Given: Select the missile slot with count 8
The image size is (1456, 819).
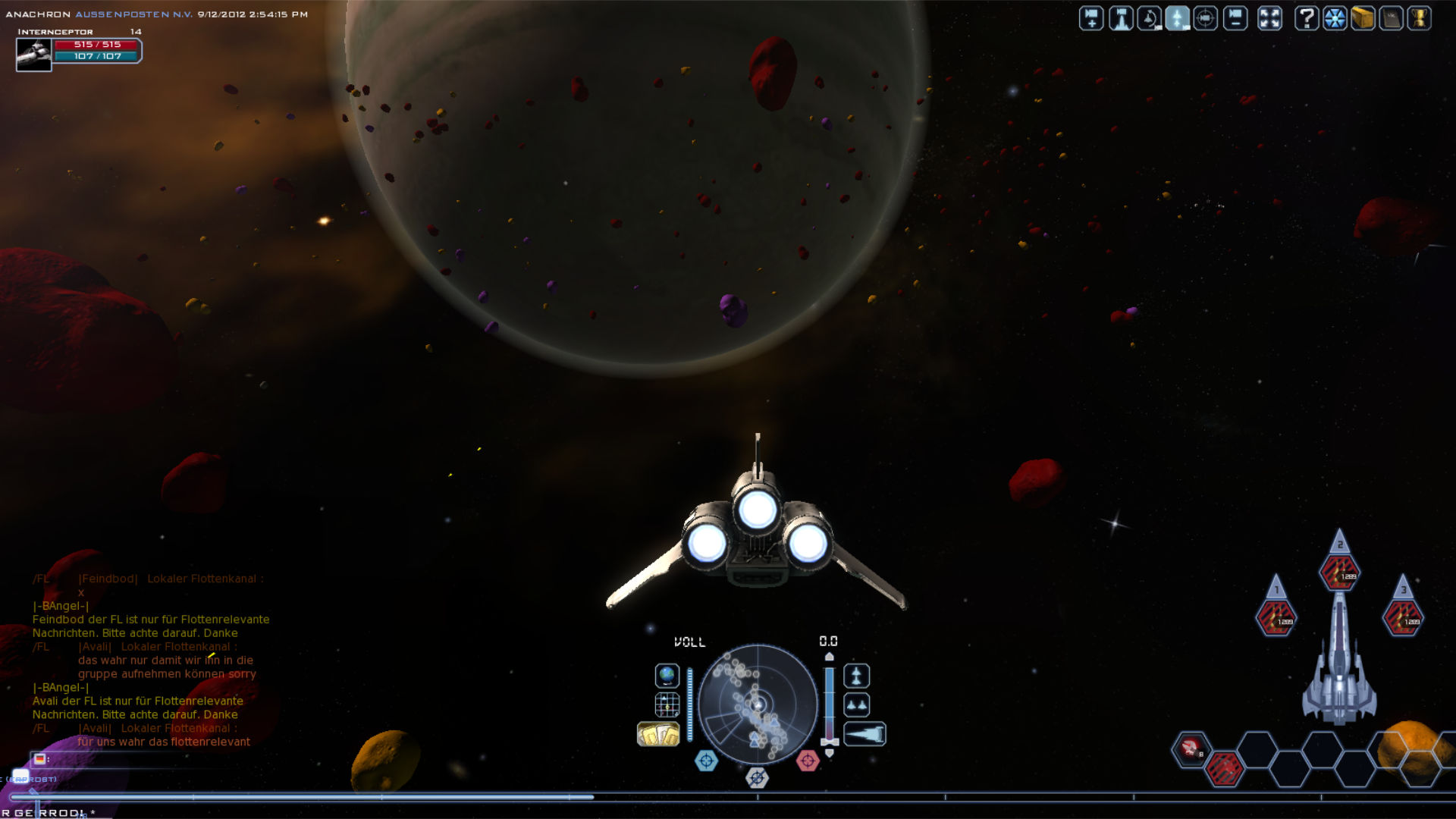Looking at the screenshot, I should tap(1191, 748).
